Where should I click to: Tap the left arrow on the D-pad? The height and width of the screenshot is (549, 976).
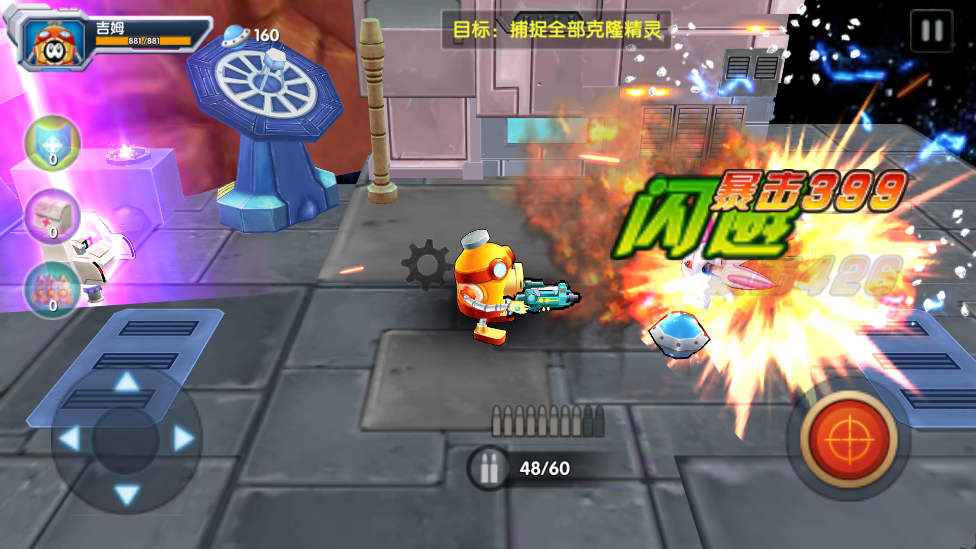click(x=69, y=438)
